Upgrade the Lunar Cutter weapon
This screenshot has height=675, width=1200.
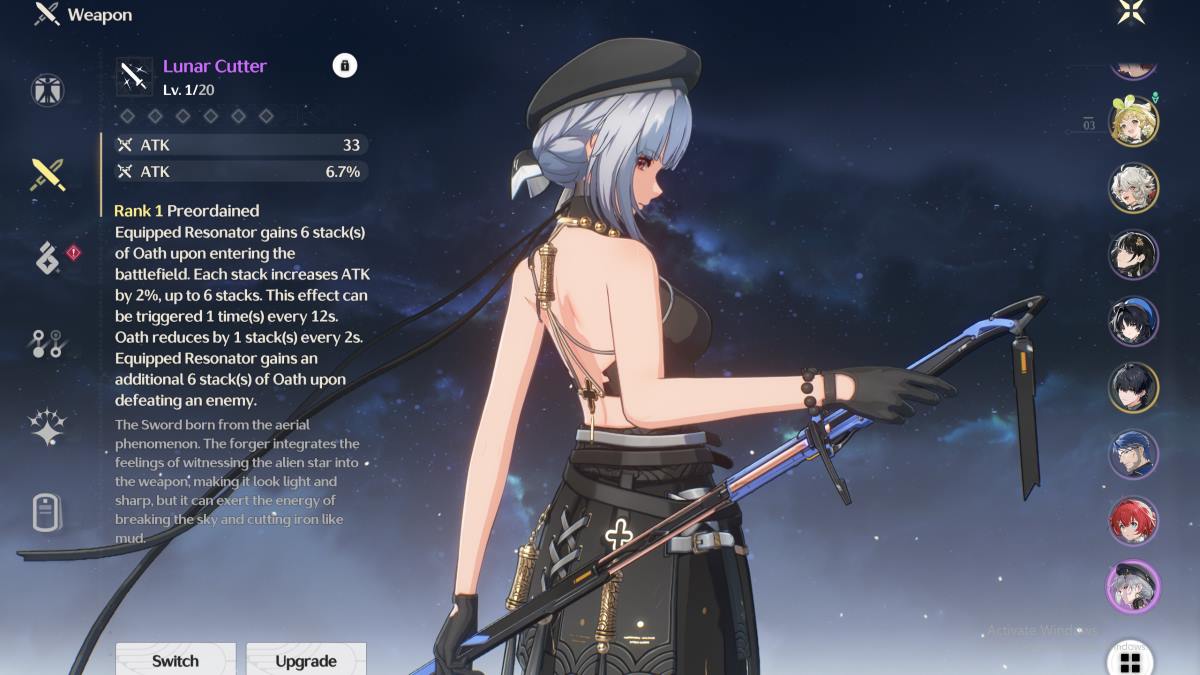click(x=306, y=660)
